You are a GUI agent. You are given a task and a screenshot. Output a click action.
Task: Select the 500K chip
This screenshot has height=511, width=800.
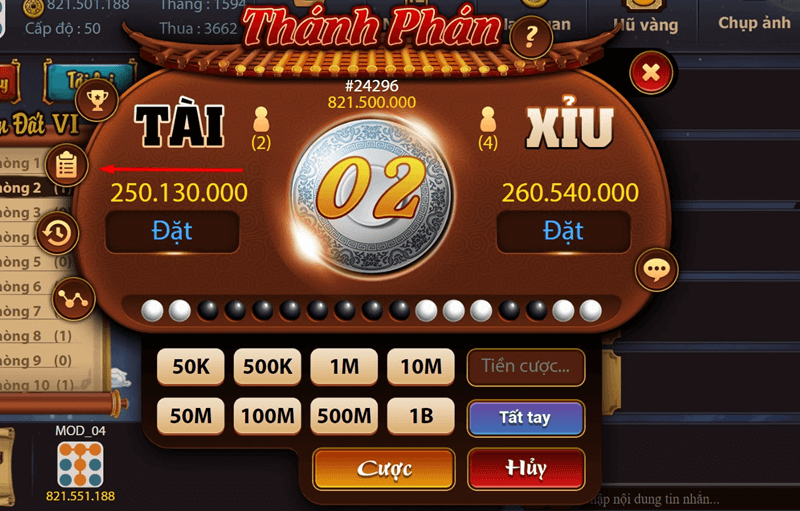point(267,367)
